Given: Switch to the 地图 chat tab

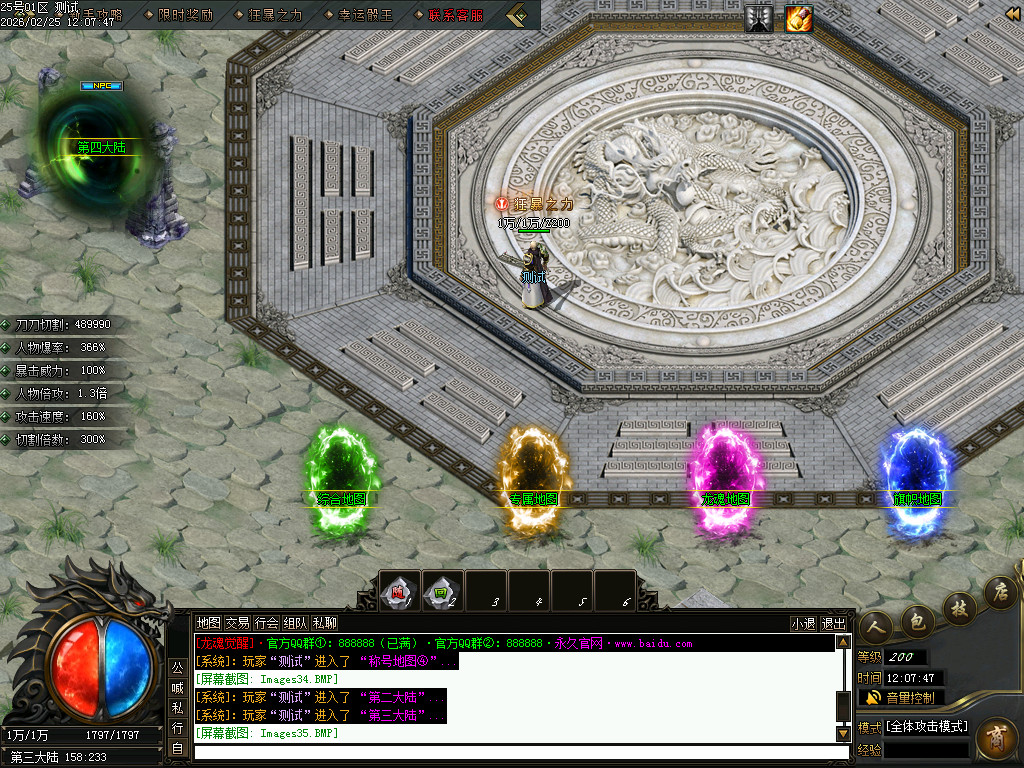Looking at the screenshot, I should [x=208, y=623].
